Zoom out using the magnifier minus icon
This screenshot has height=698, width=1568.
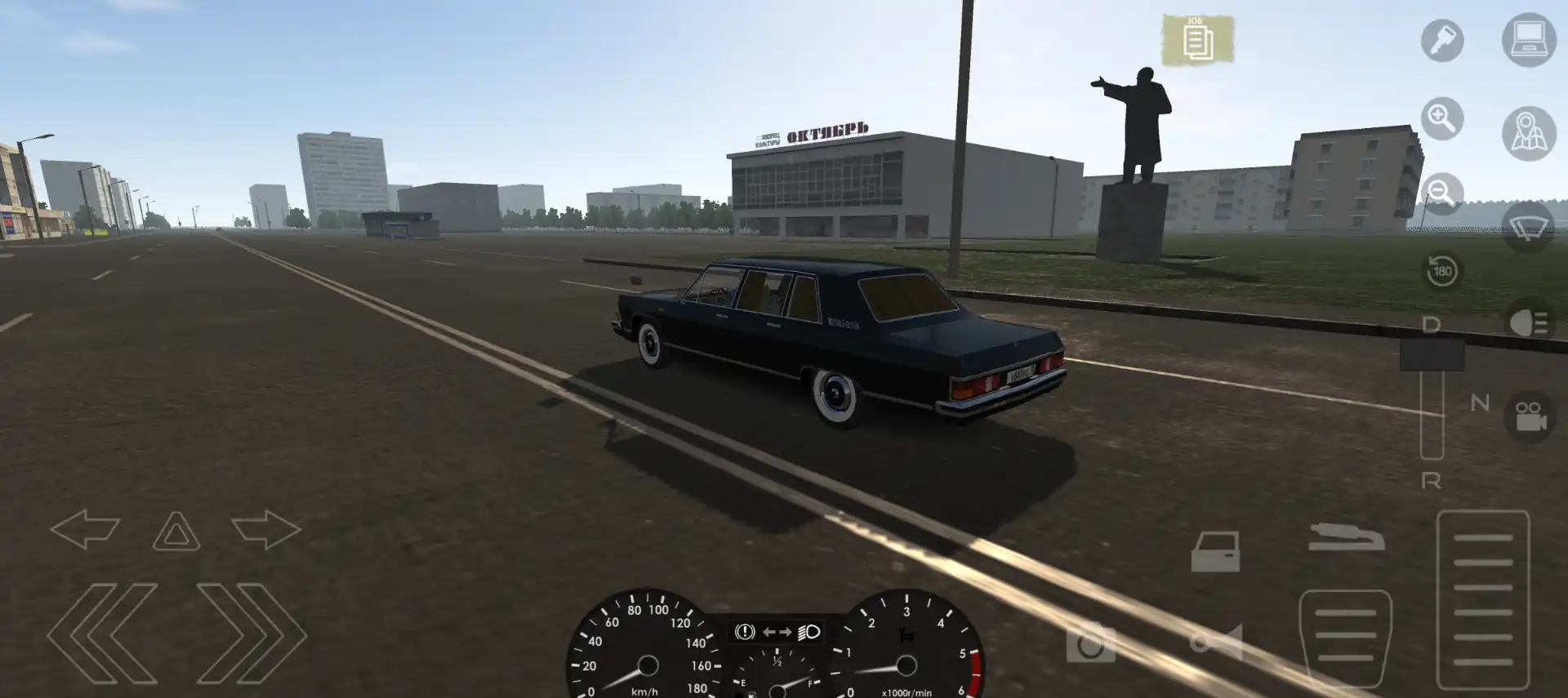click(1442, 192)
